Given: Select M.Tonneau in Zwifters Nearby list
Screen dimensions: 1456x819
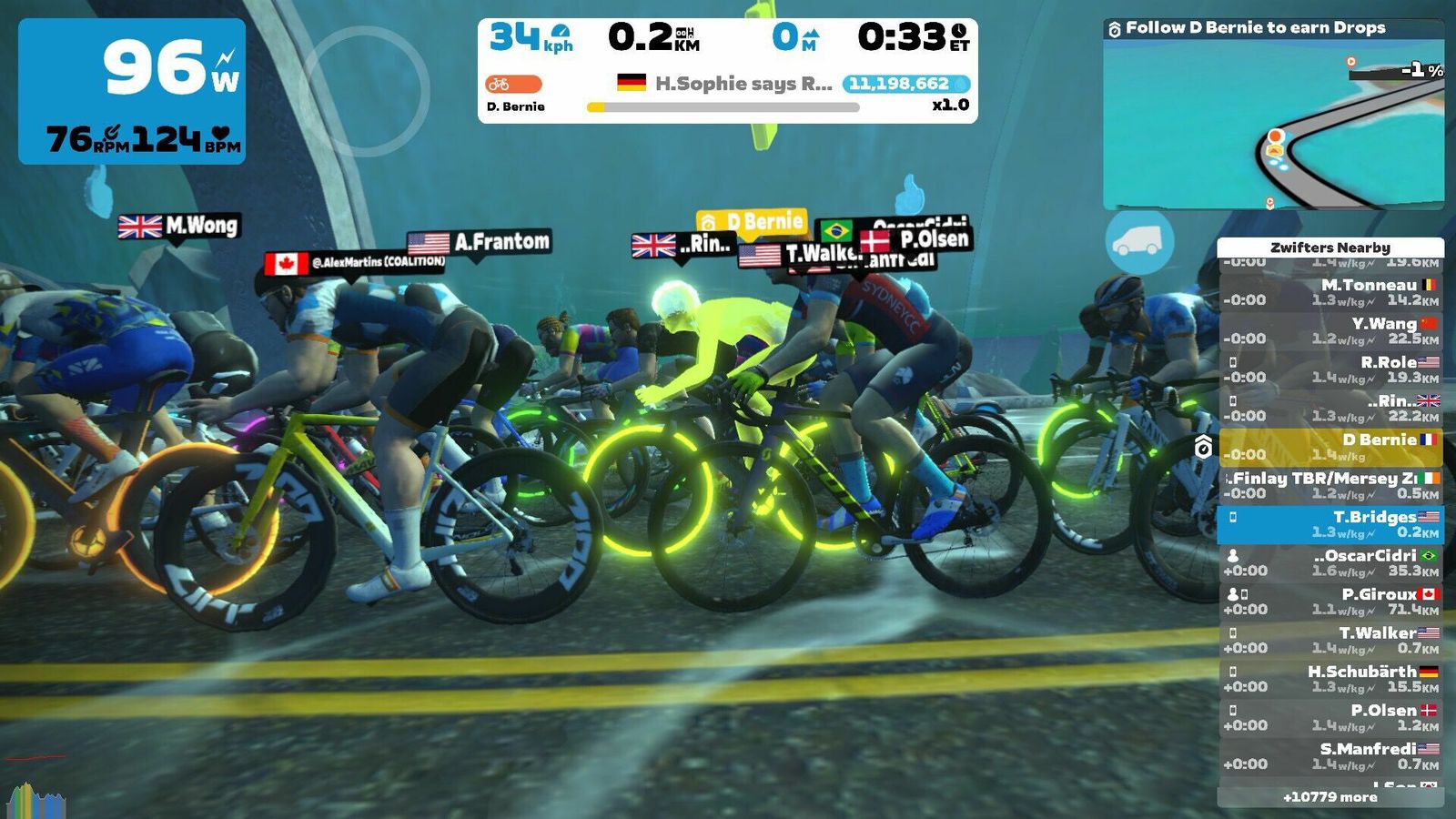Looking at the screenshot, I should pos(1330,292).
